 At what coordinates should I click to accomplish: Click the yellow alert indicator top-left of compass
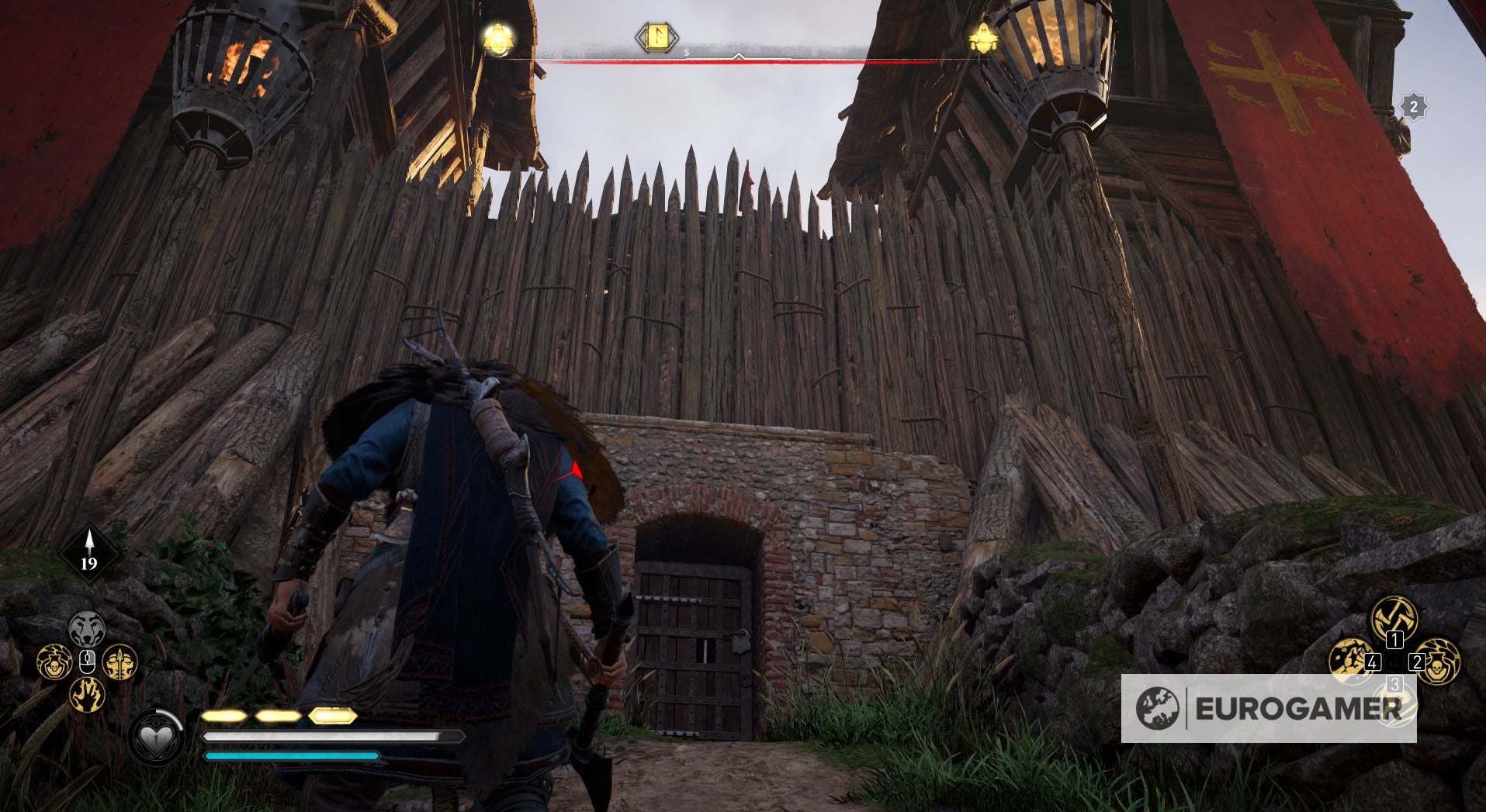click(x=498, y=37)
